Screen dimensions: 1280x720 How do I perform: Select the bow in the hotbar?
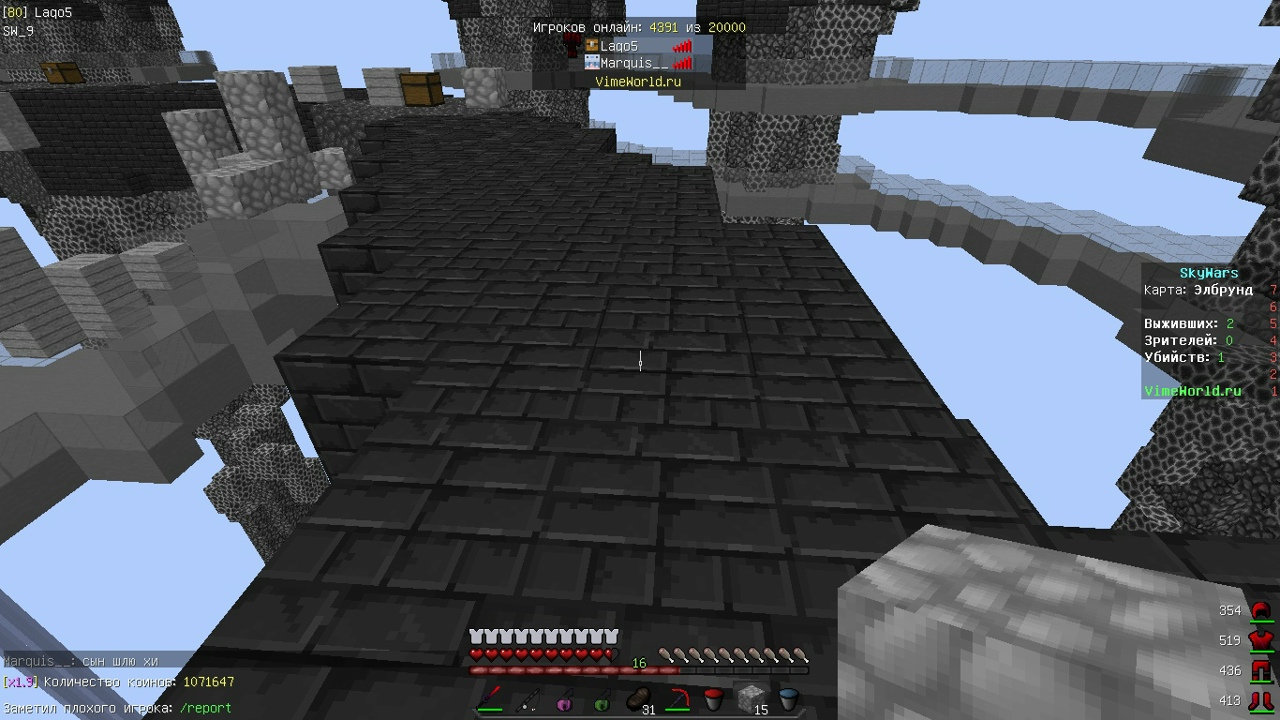coord(676,698)
